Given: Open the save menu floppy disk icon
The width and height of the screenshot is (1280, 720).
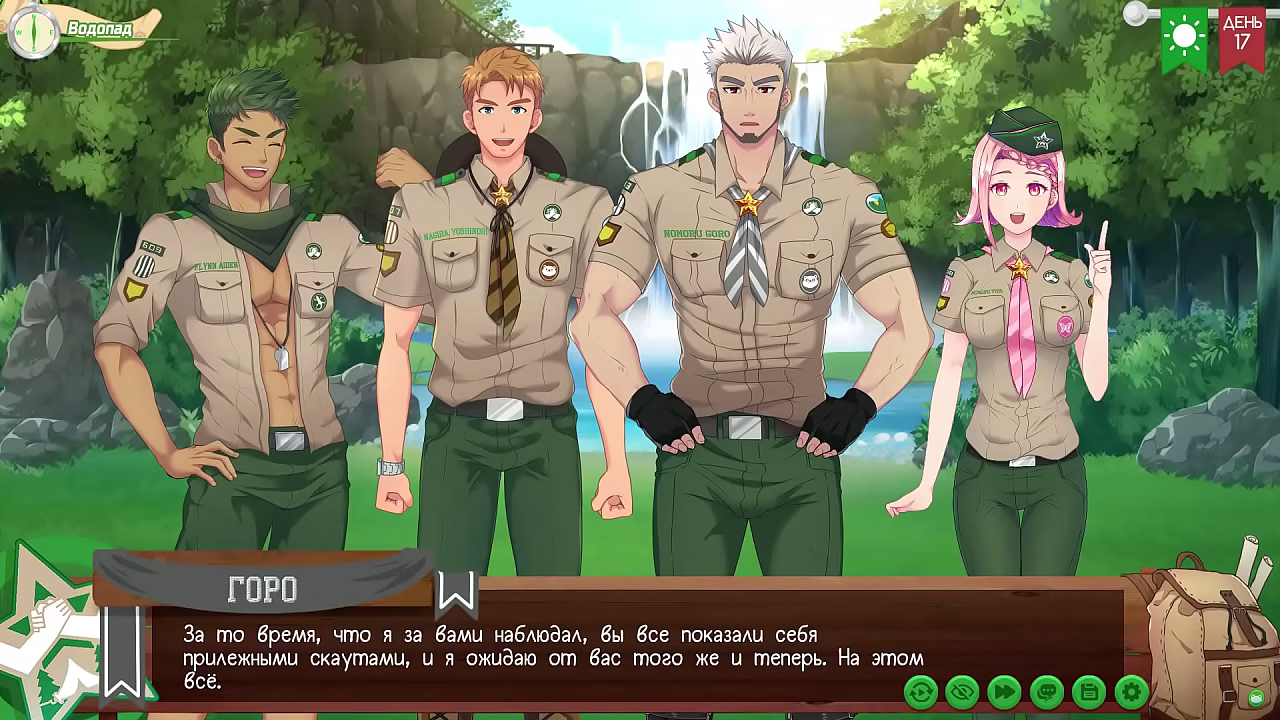Looking at the screenshot, I should tap(1089, 691).
